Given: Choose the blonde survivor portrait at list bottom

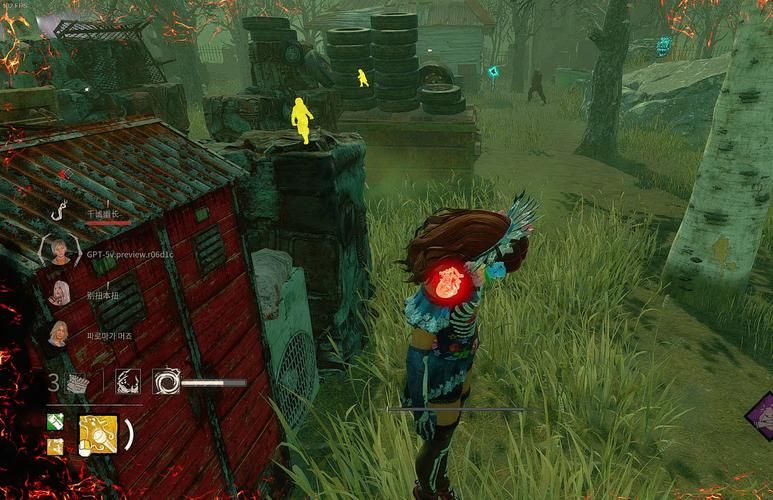Looking at the screenshot, I should (x=59, y=333).
